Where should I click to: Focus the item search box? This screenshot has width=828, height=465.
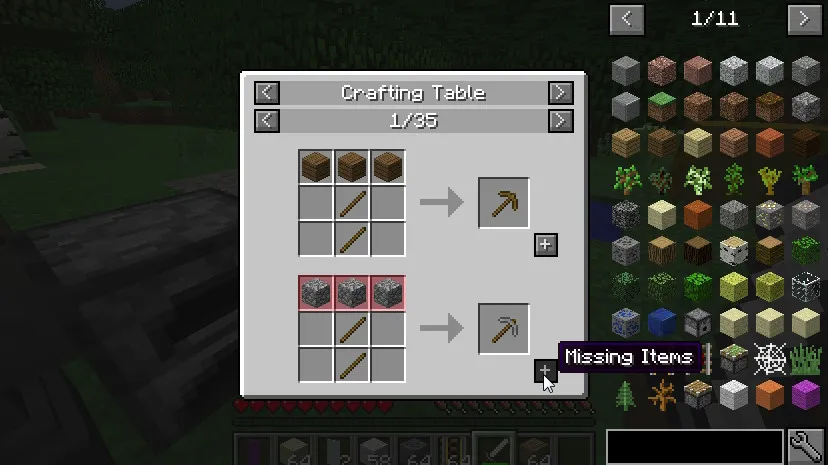tap(695, 446)
